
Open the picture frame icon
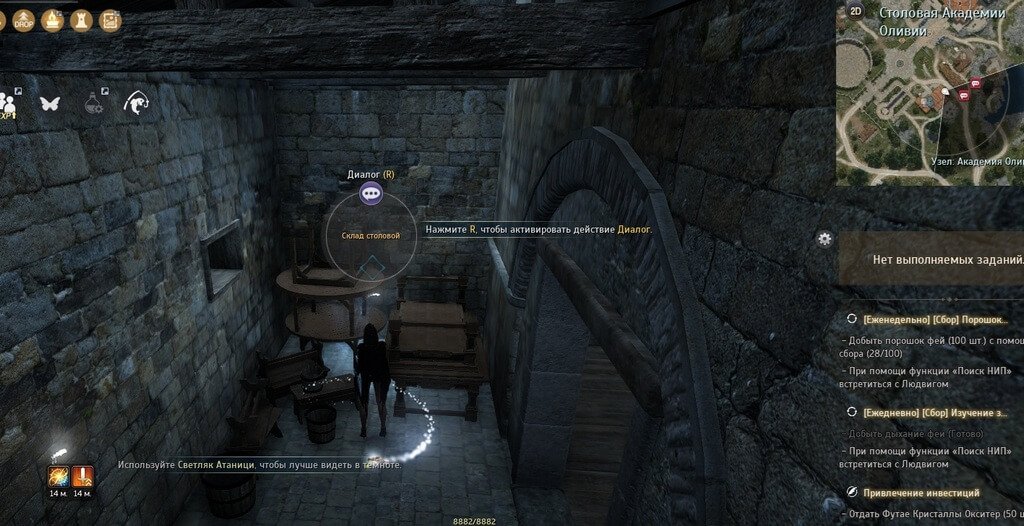pos(110,19)
